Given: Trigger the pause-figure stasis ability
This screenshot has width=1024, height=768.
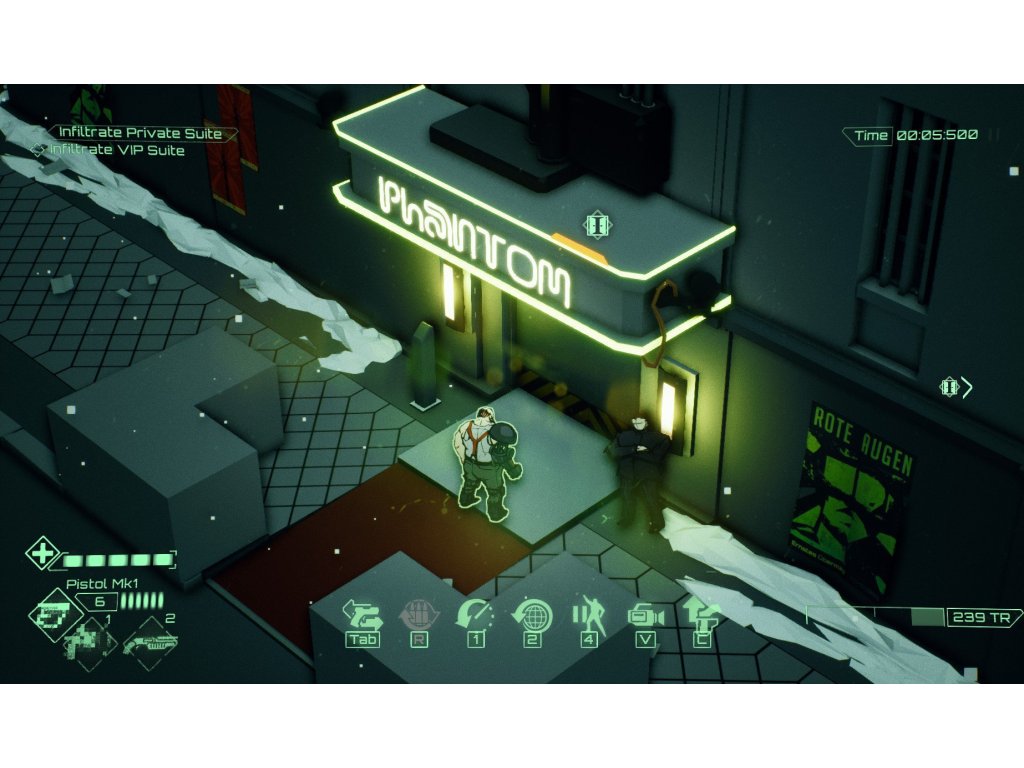Looking at the screenshot, I should (587, 613).
